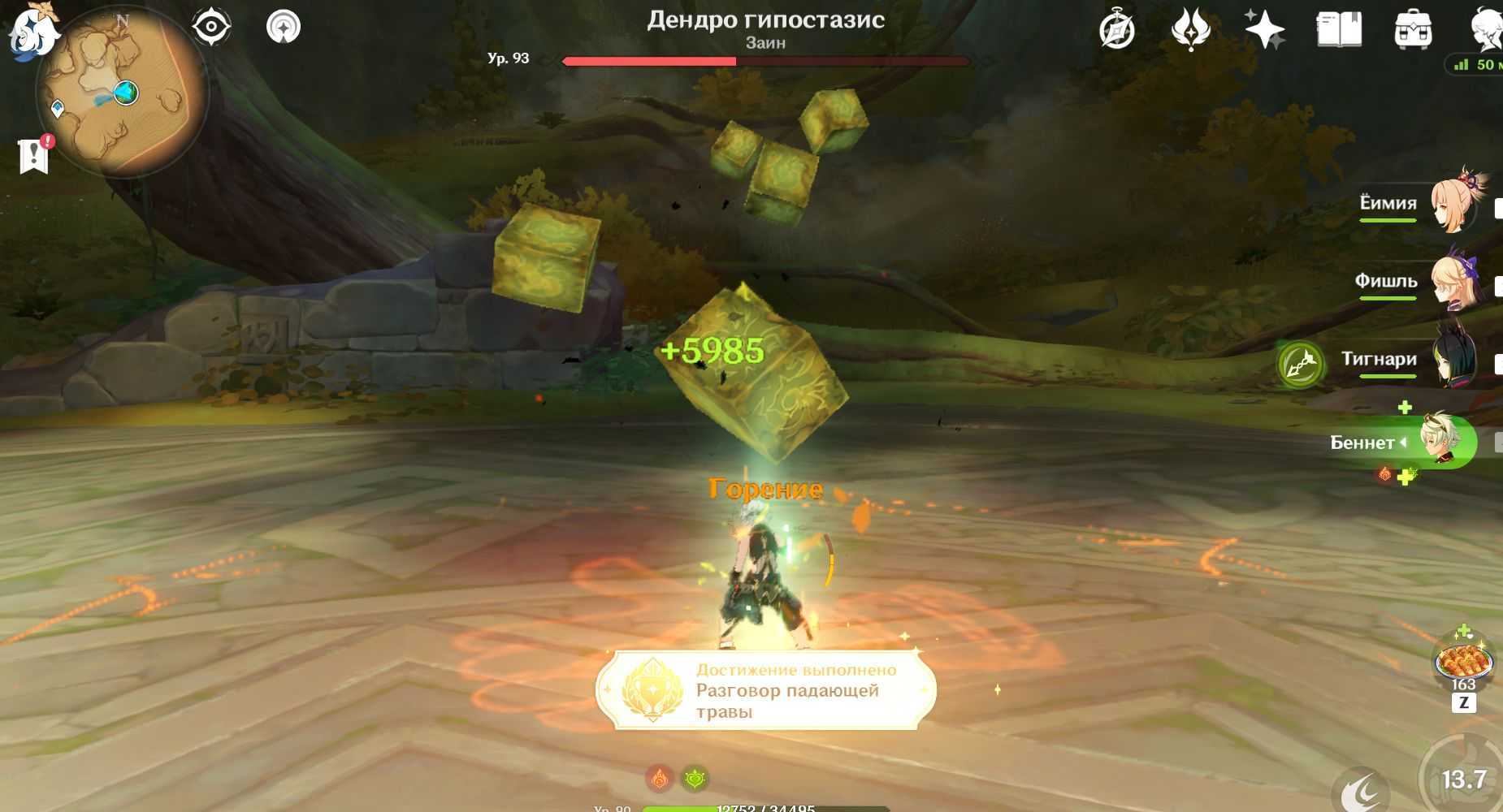Click the round icon right of the eye
1503x812 pixels.
(283, 27)
